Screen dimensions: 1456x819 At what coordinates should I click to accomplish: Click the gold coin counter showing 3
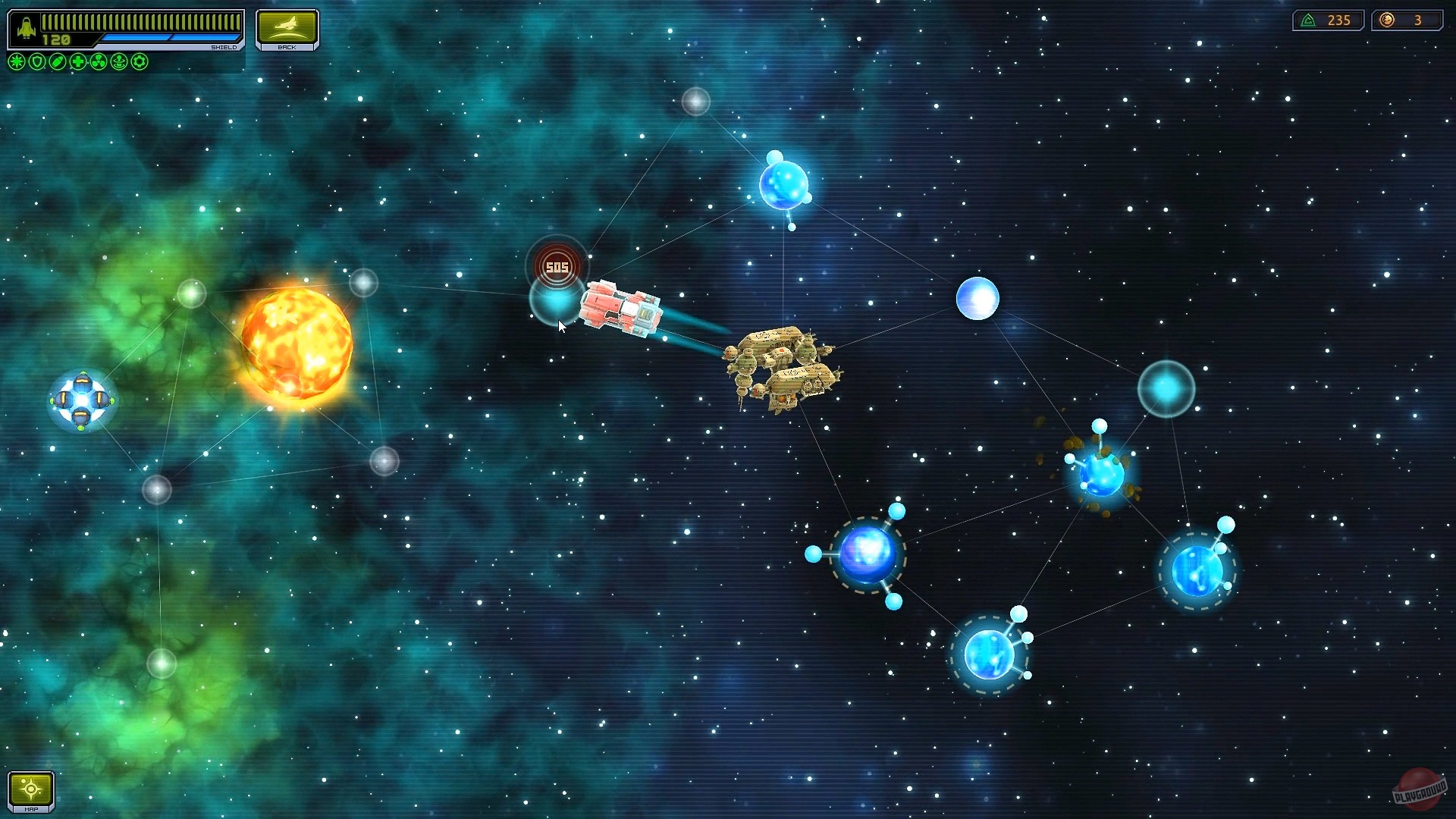(x=1408, y=20)
